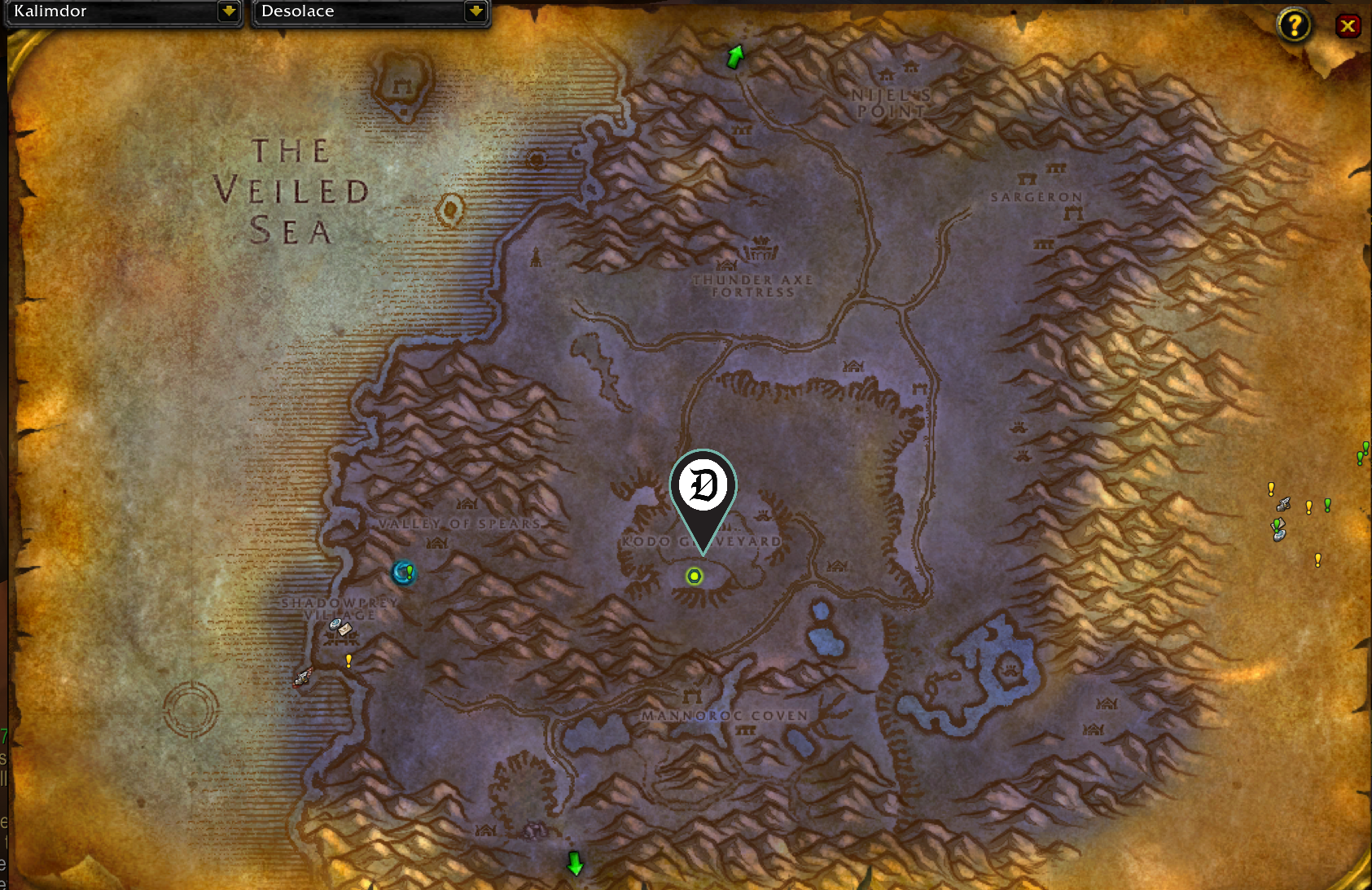This screenshot has height=890, width=1372.
Task: Click the Thunder Axe Fortress label
Action: click(x=752, y=286)
